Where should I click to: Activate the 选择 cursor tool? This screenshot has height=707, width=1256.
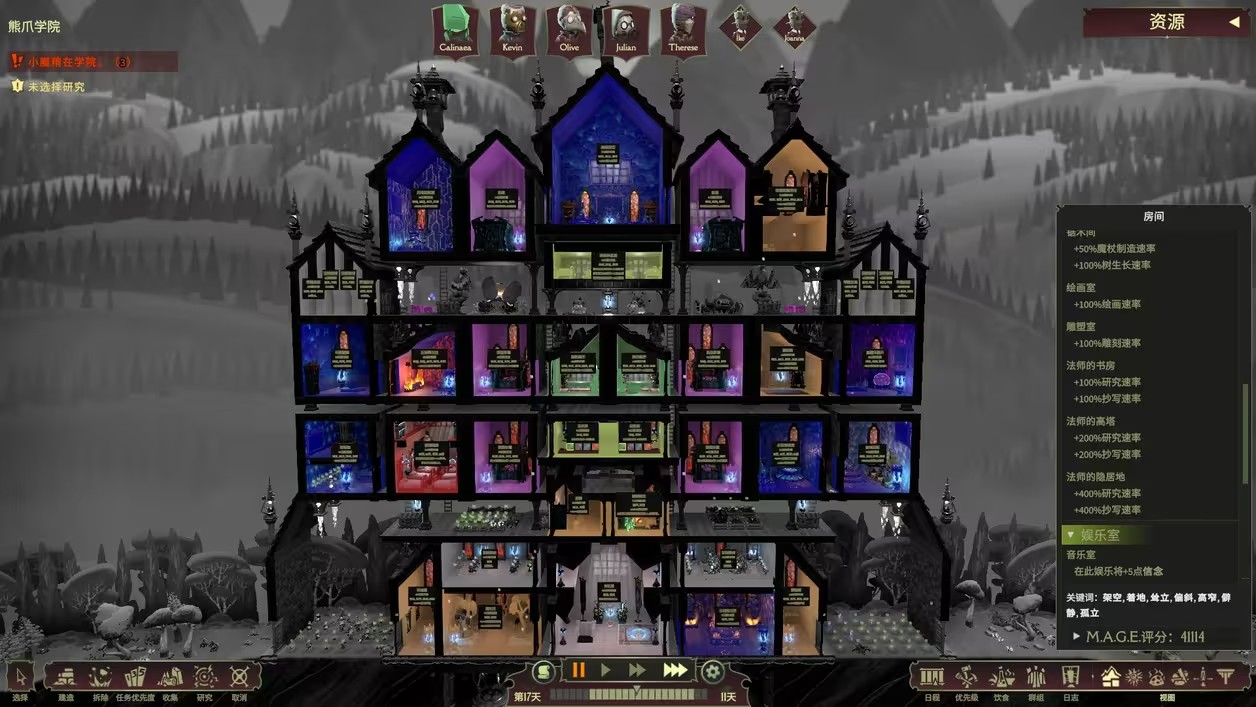tap(21, 677)
